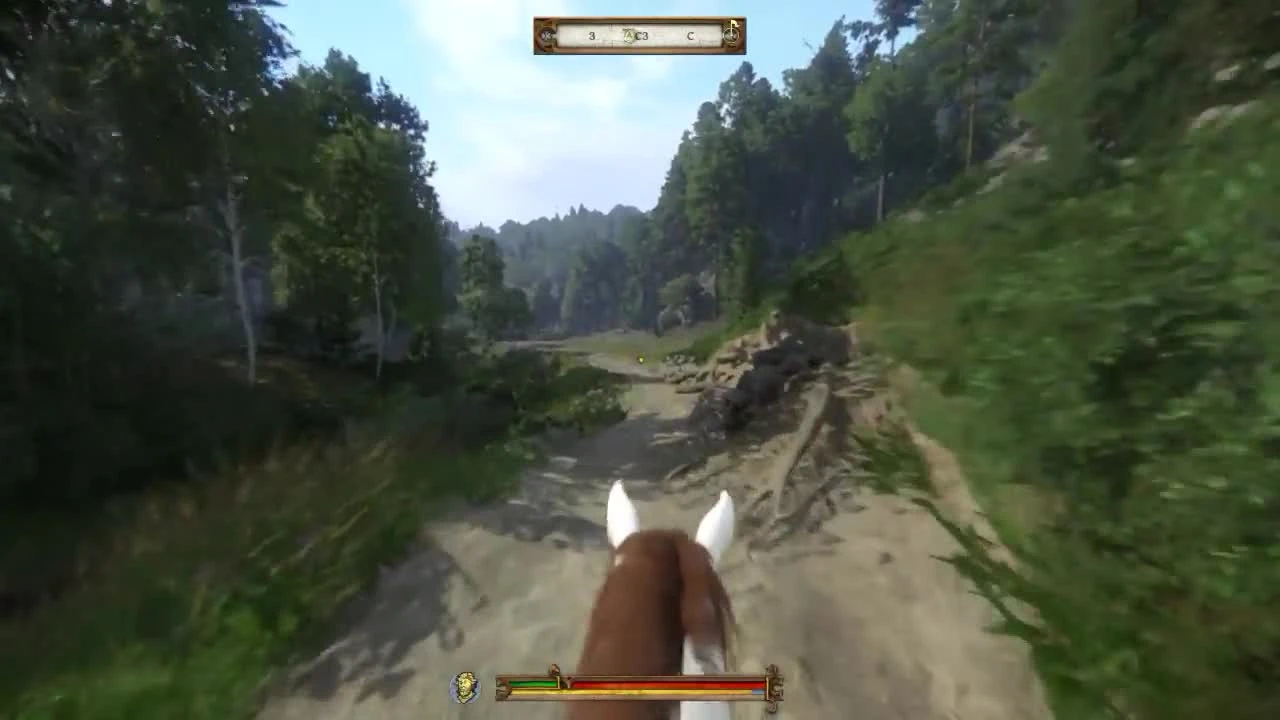The height and width of the screenshot is (720, 1280).
Task: Click the 'C3' objective marker on the compass
Action: [x=642, y=36]
